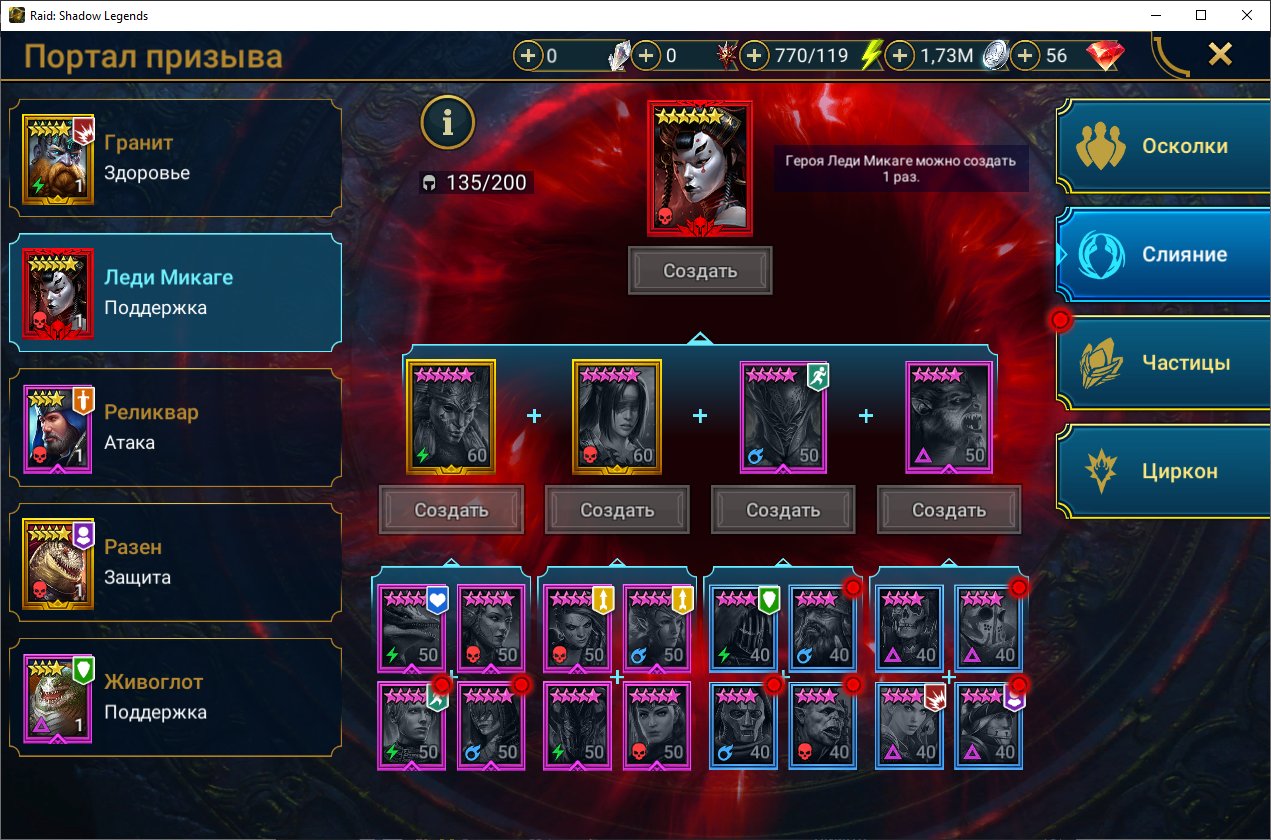
Task: Select the Гранит fusion entry
Action: [175, 158]
